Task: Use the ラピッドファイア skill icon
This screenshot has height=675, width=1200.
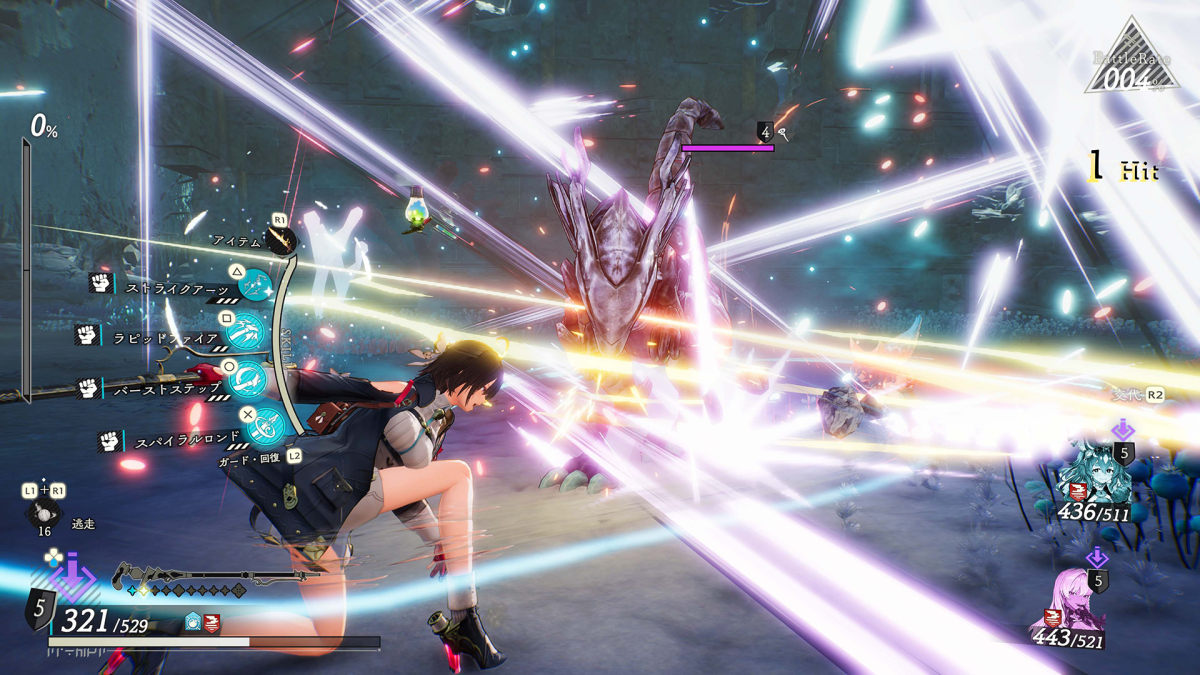Action: click(x=245, y=332)
